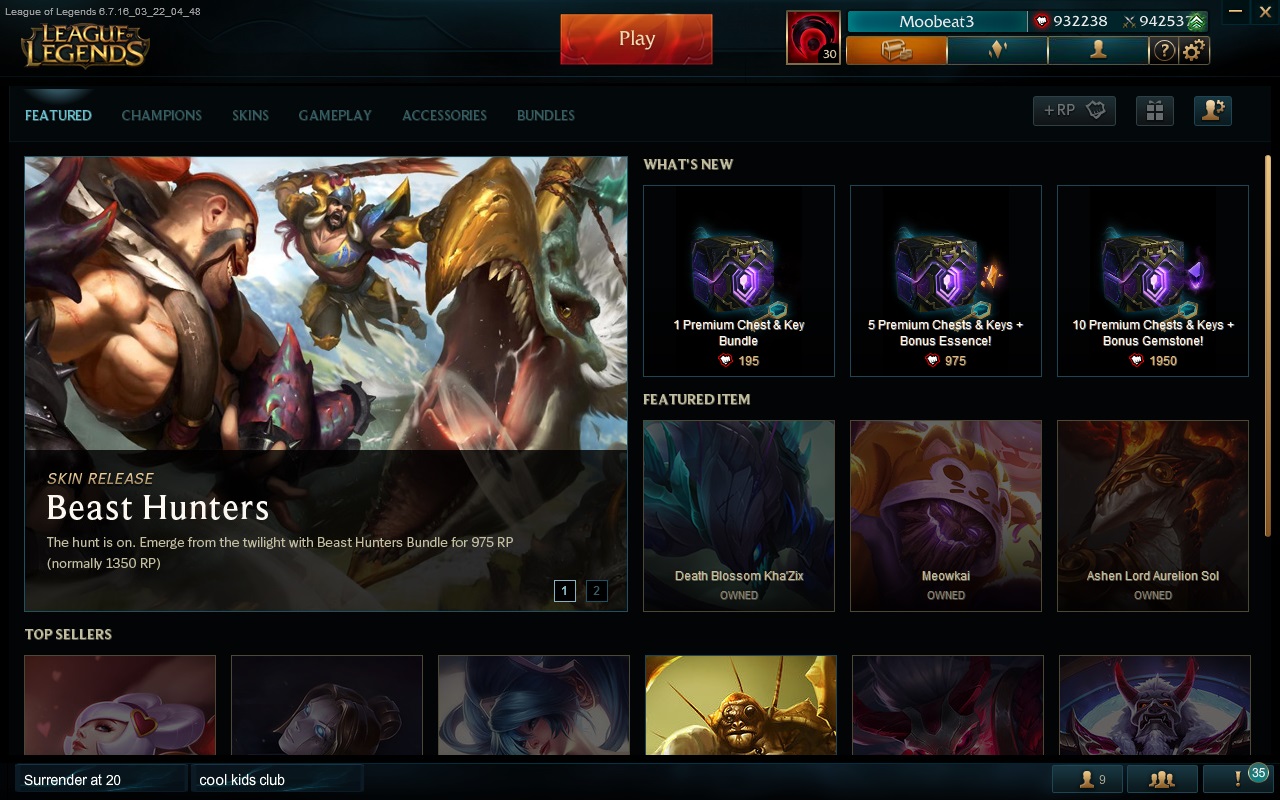The width and height of the screenshot is (1280, 800).
Task: Go to page 2 of the Beast Hunters carousel
Action: click(596, 591)
